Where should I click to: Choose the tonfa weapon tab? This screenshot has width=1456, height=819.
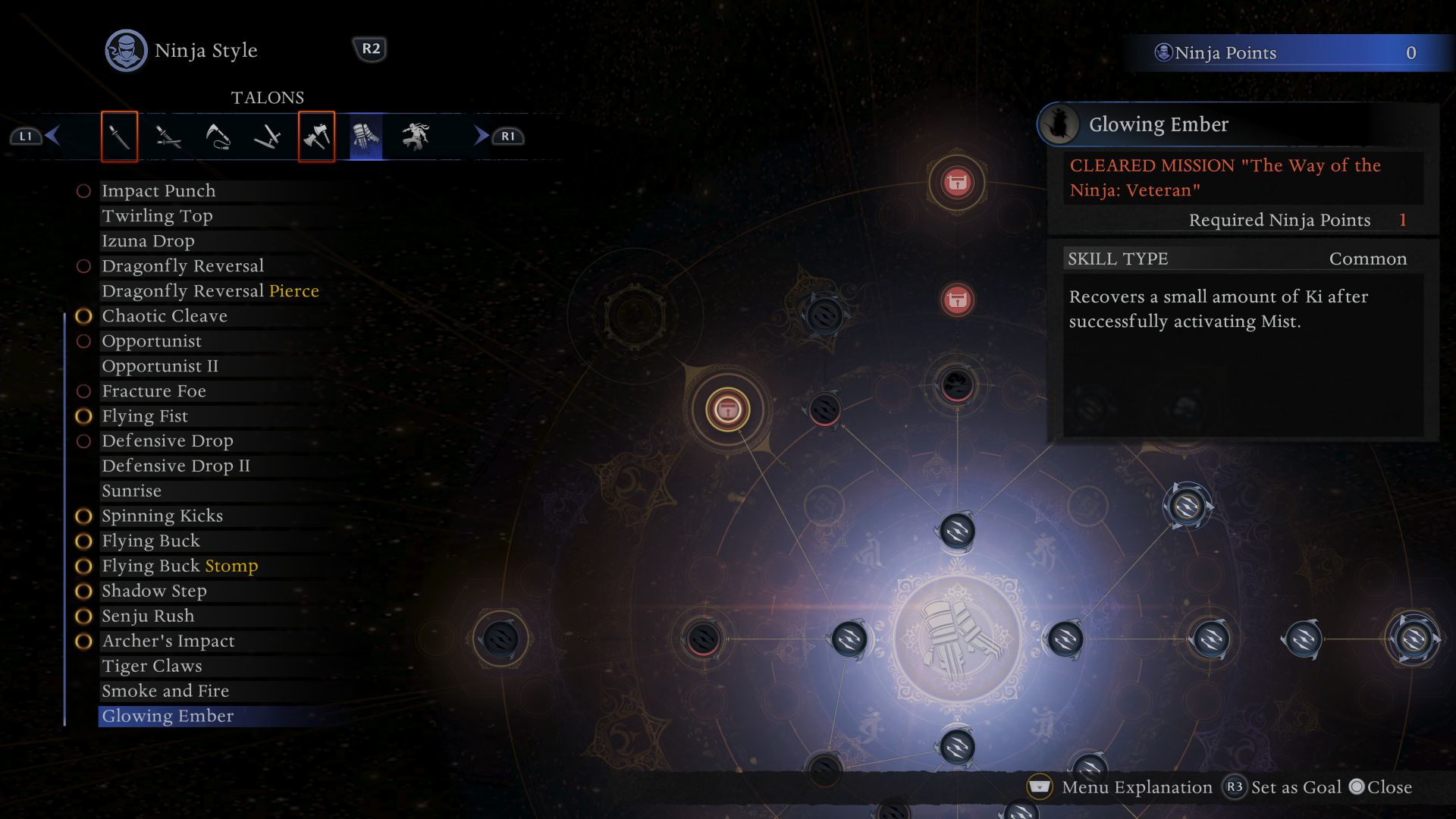[x=267, y=136]
